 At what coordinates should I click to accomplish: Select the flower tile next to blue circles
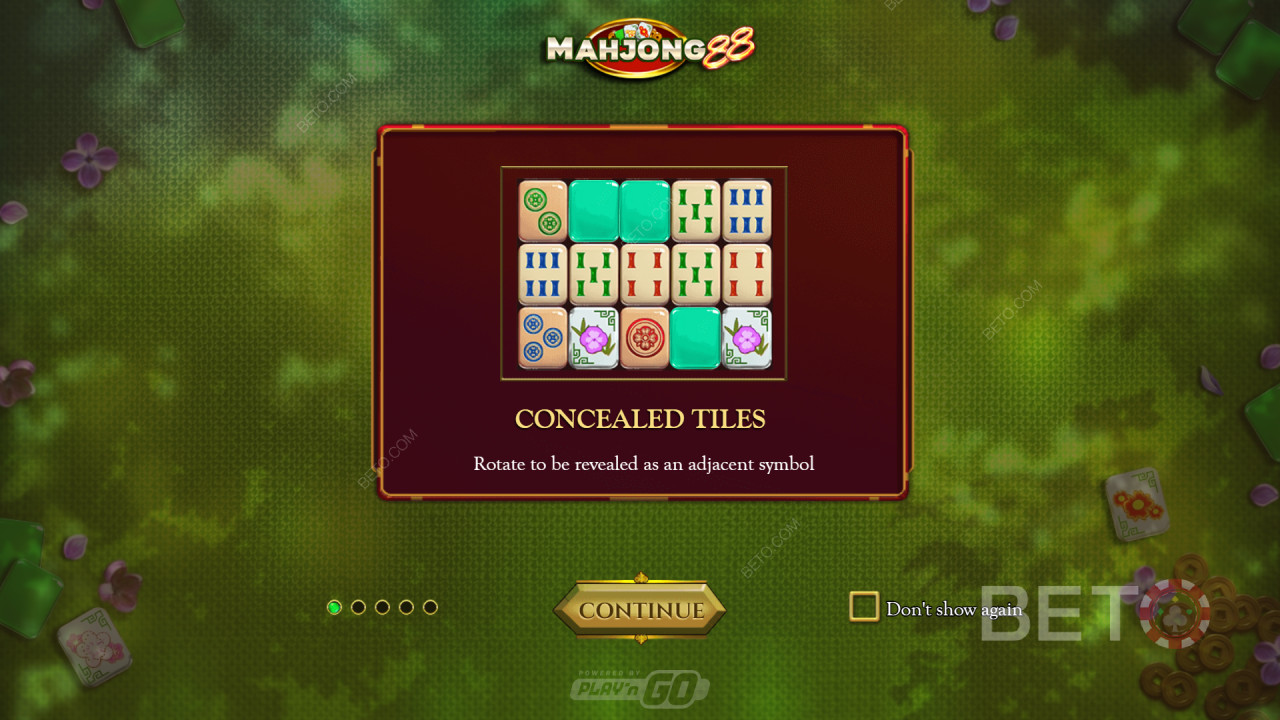coord(593,337)
